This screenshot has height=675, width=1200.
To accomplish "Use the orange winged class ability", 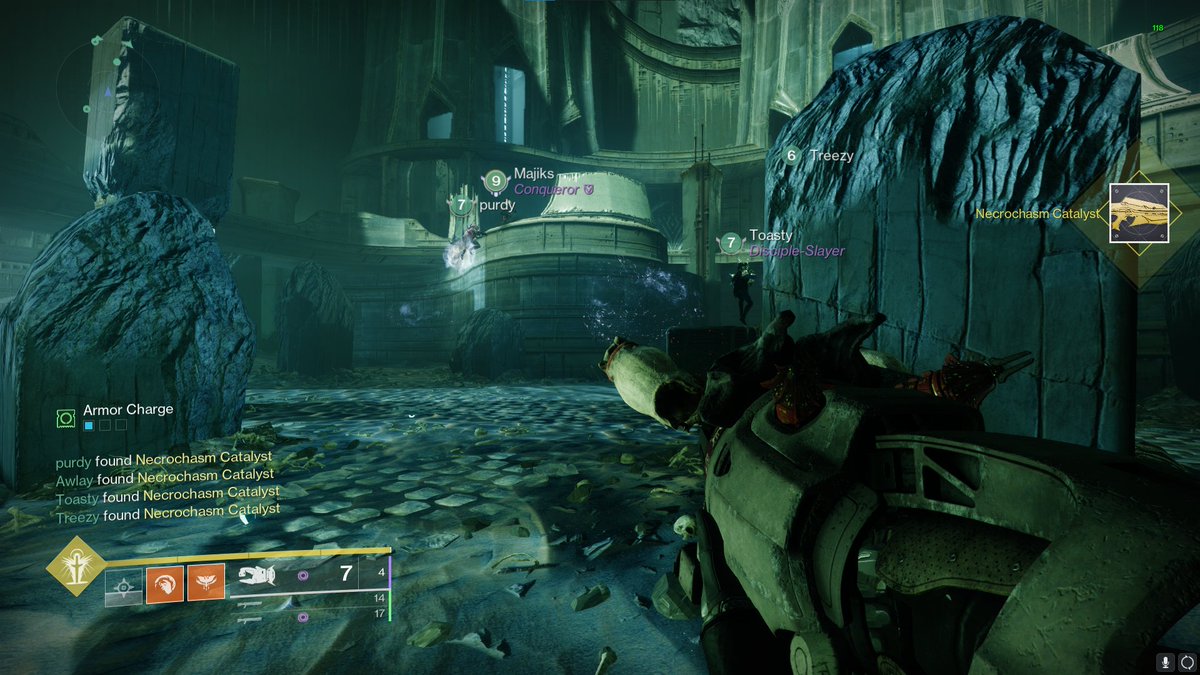I will click(x=206, y=583).
